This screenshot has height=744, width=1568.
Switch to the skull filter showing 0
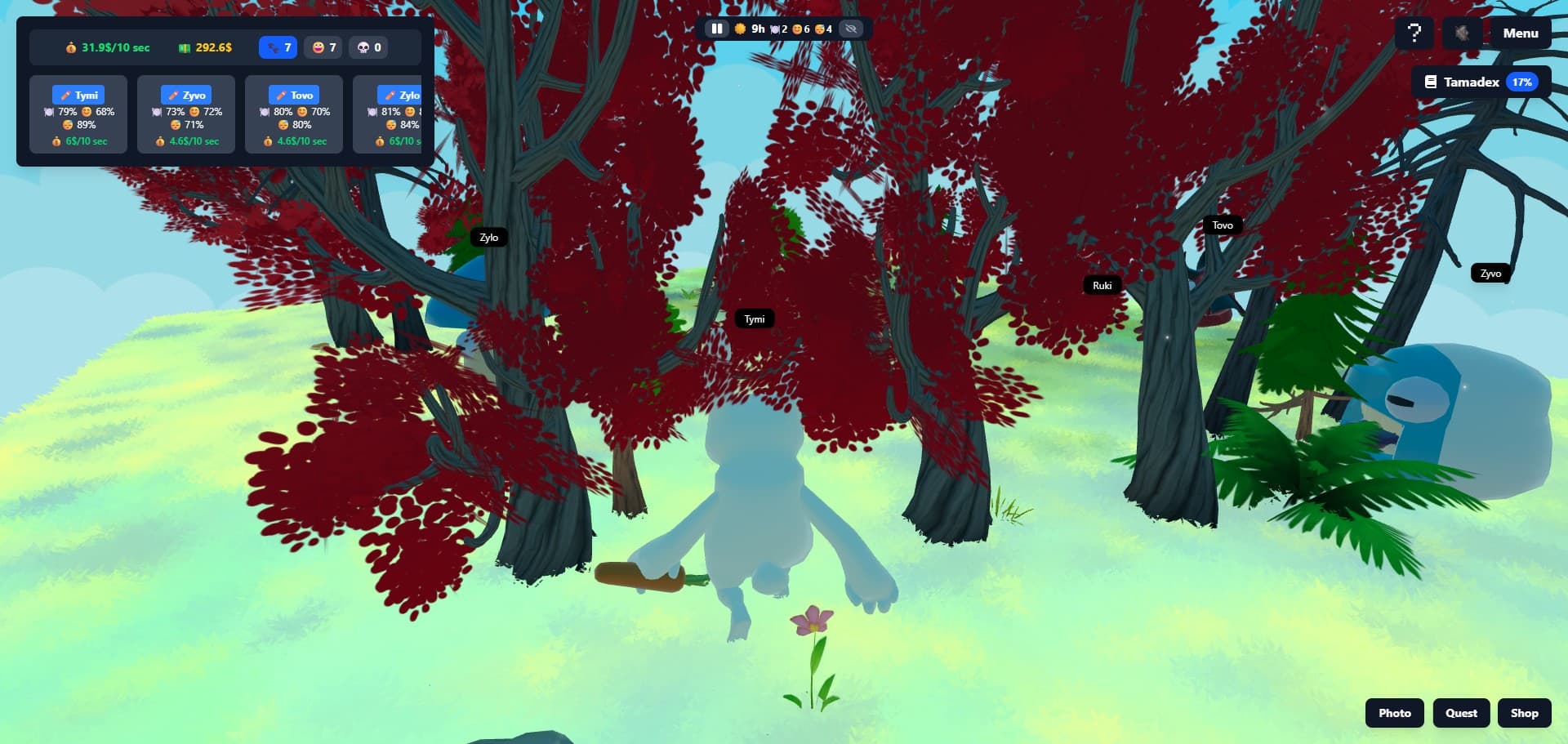click(368, 47)
